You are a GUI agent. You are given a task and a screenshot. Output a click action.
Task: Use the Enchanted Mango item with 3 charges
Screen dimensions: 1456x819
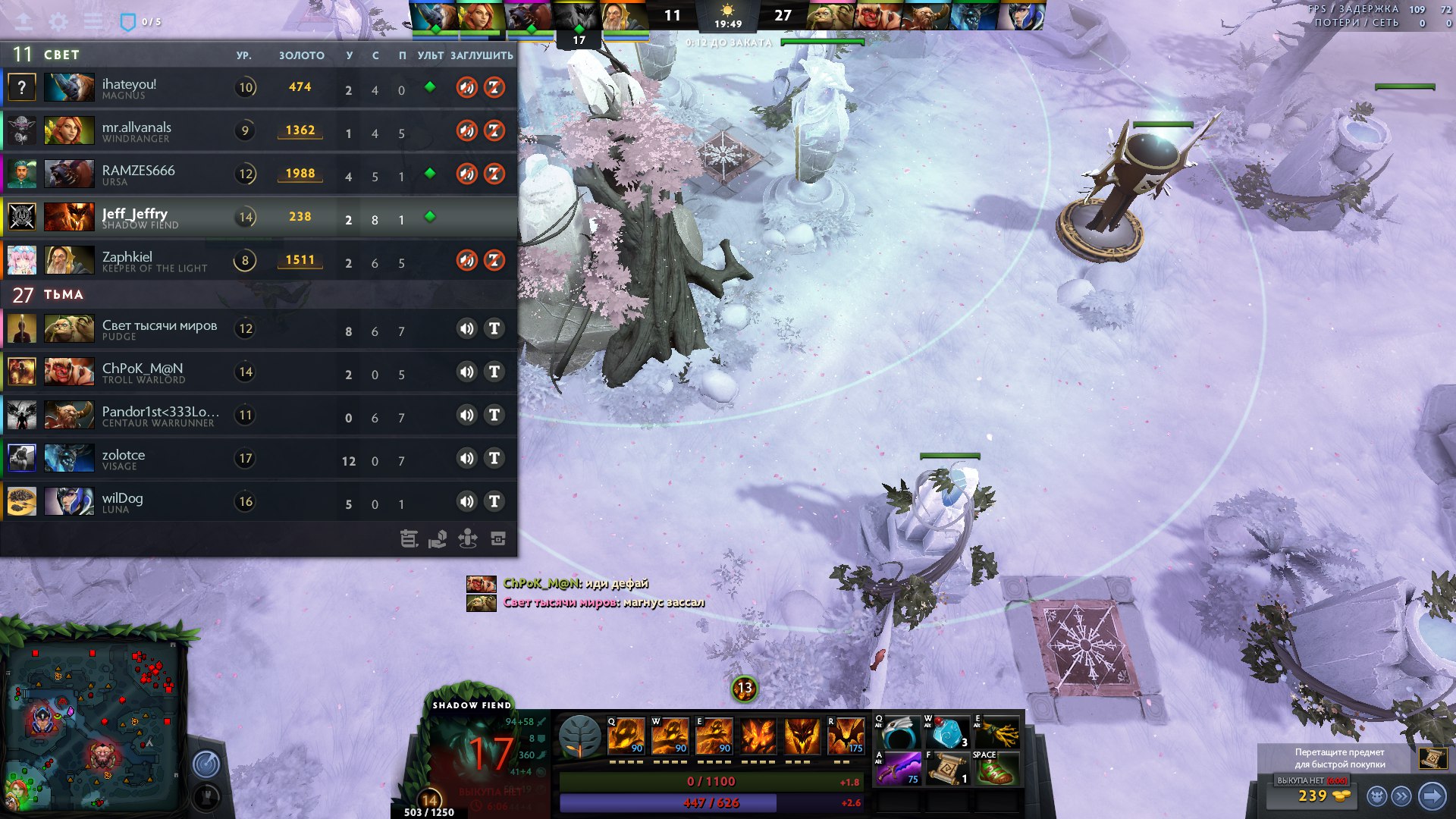(948, 733)
